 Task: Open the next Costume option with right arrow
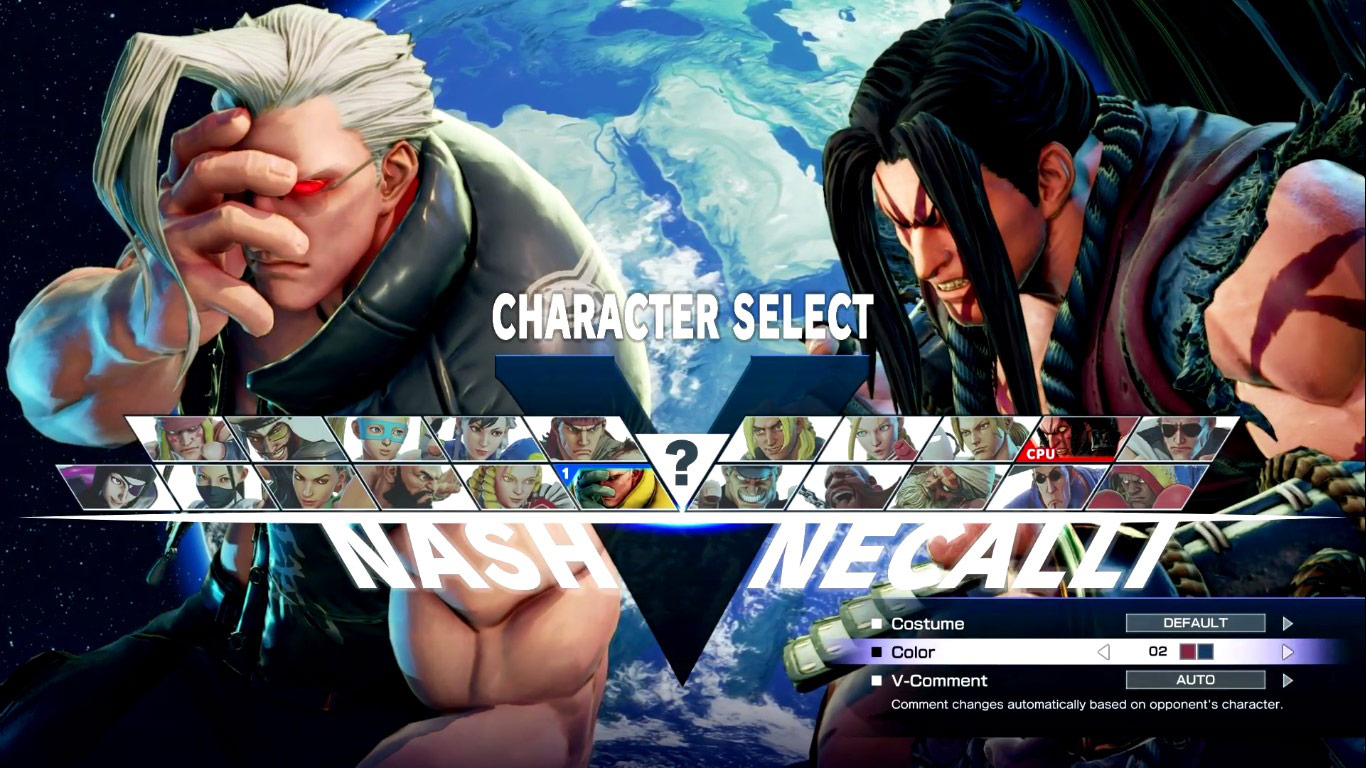point(1289,623)
